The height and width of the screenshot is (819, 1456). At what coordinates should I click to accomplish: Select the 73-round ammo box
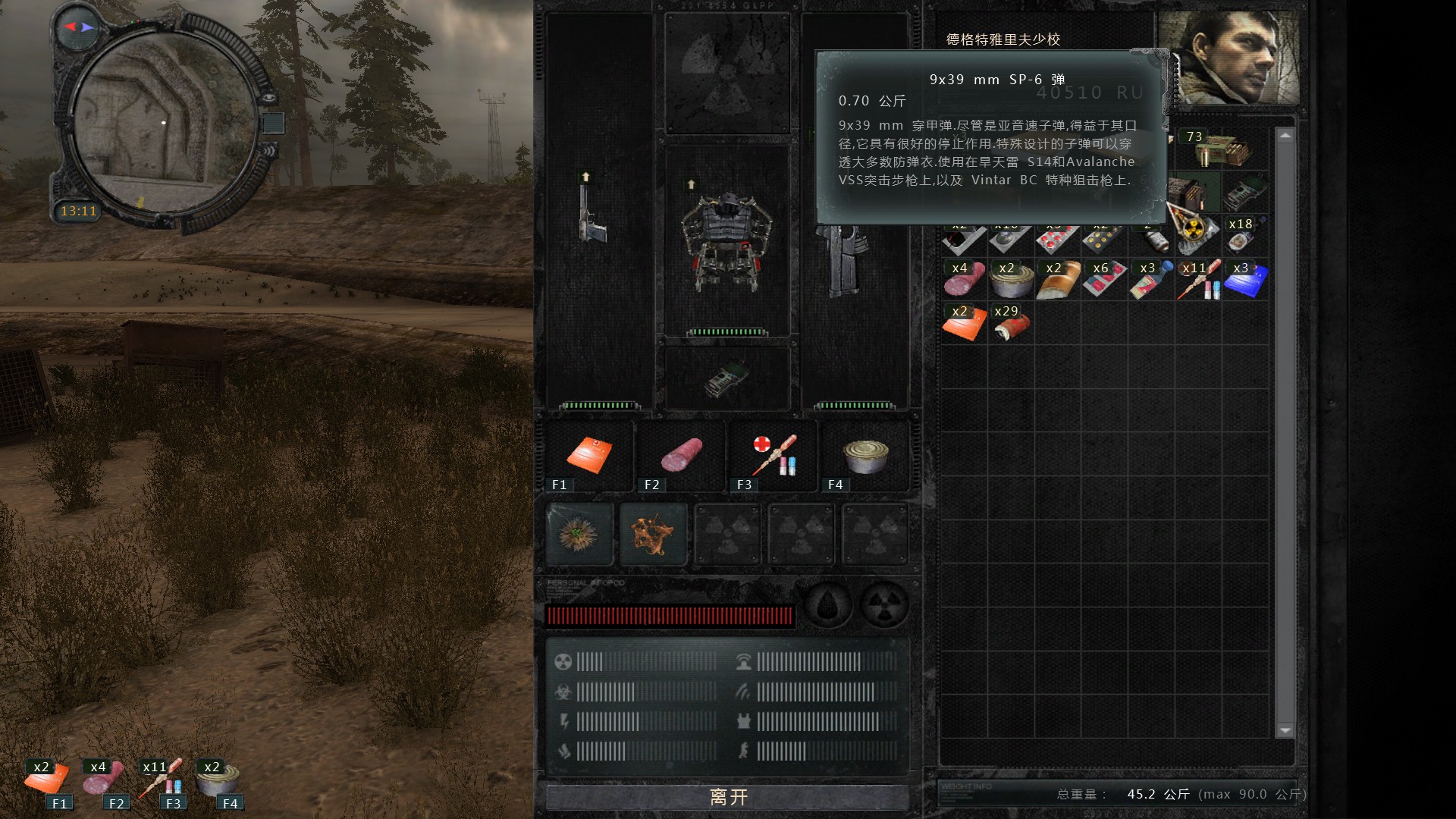point(1220,149)
